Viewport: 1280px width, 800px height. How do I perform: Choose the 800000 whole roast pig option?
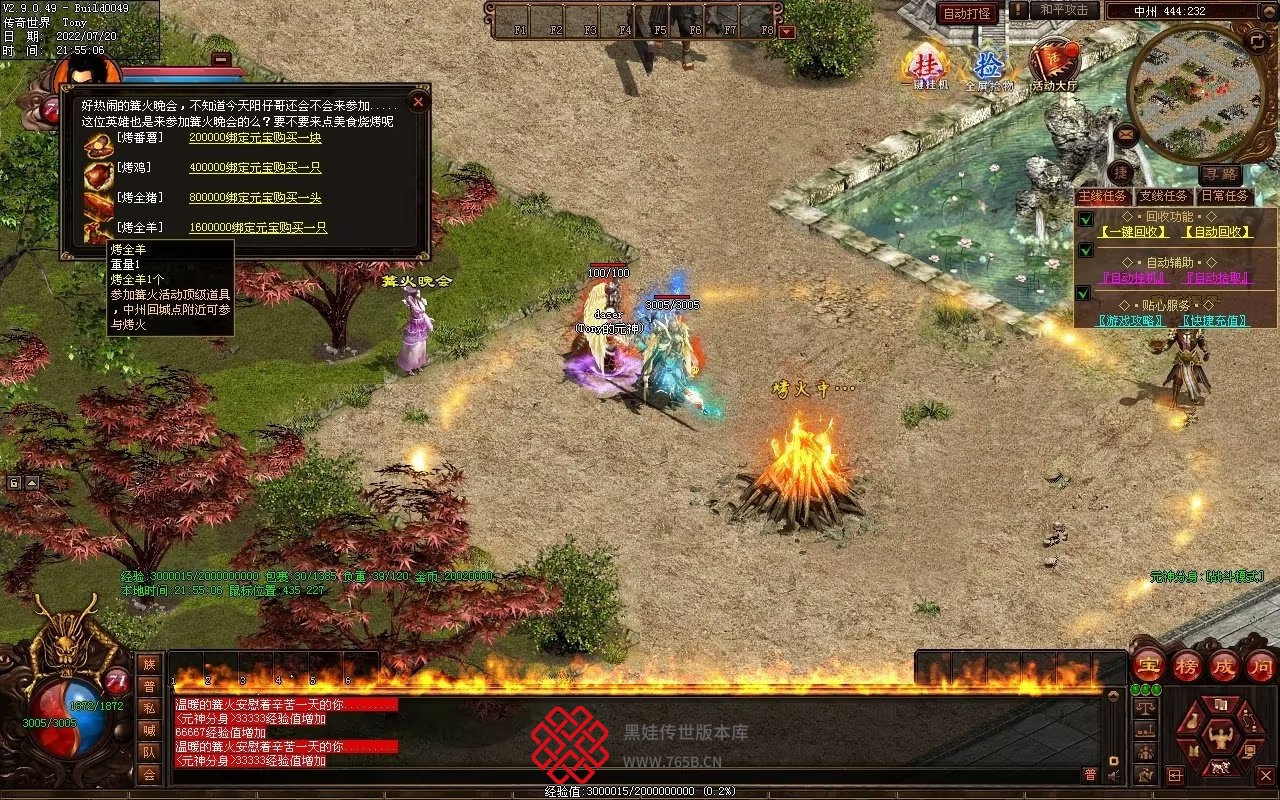pos(255,198)
